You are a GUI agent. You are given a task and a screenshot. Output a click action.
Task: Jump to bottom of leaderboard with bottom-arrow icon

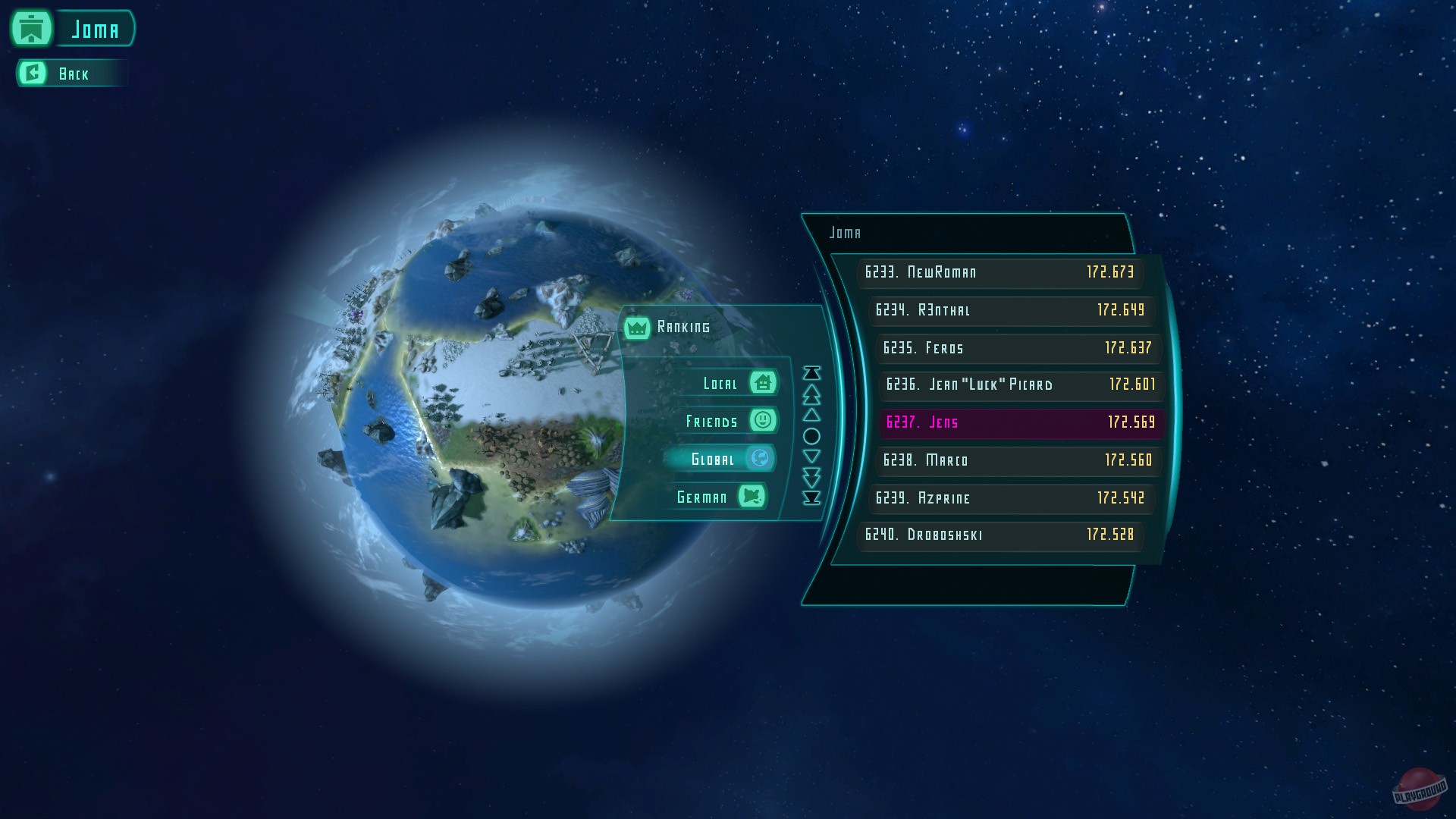point(811,497)
